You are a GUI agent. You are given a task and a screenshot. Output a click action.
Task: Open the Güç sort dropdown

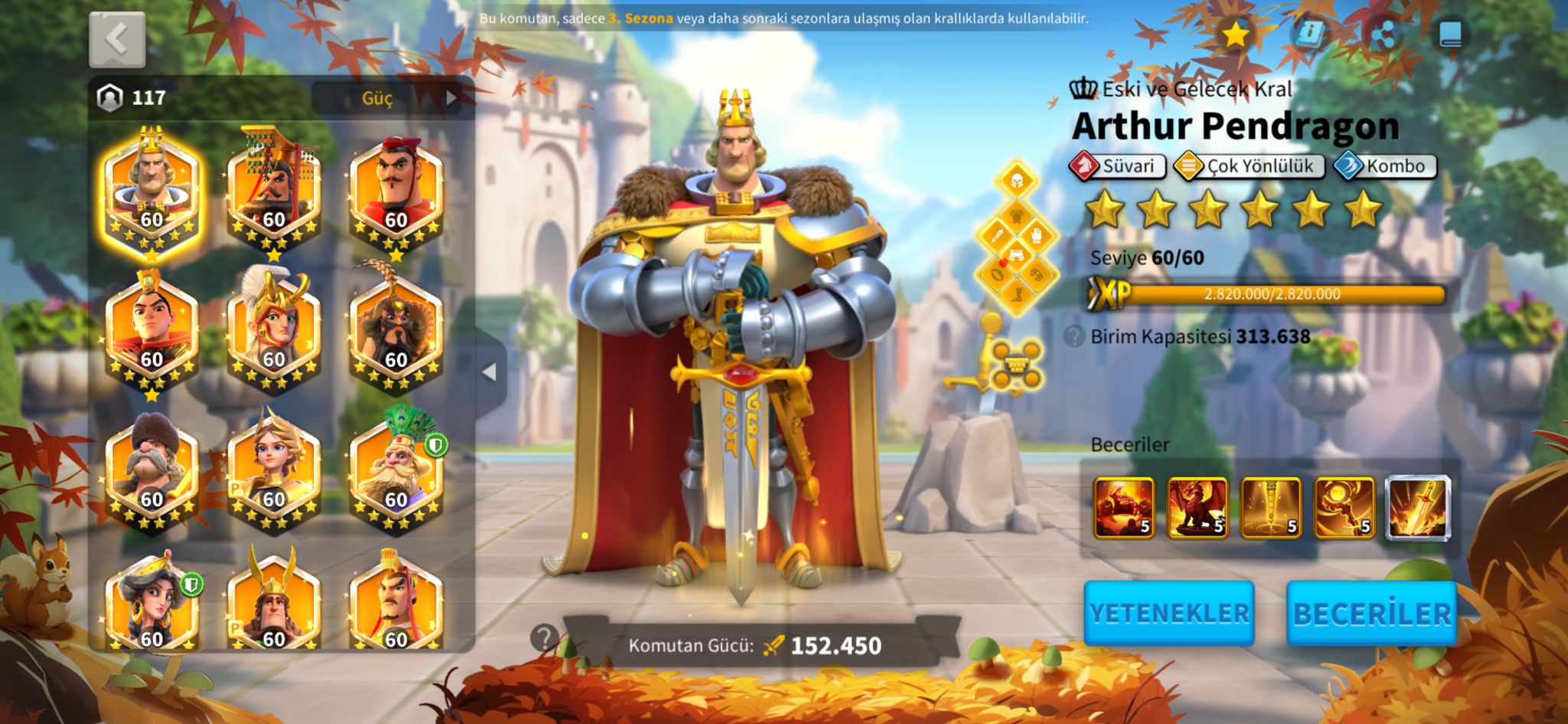(x=388, y=98)
